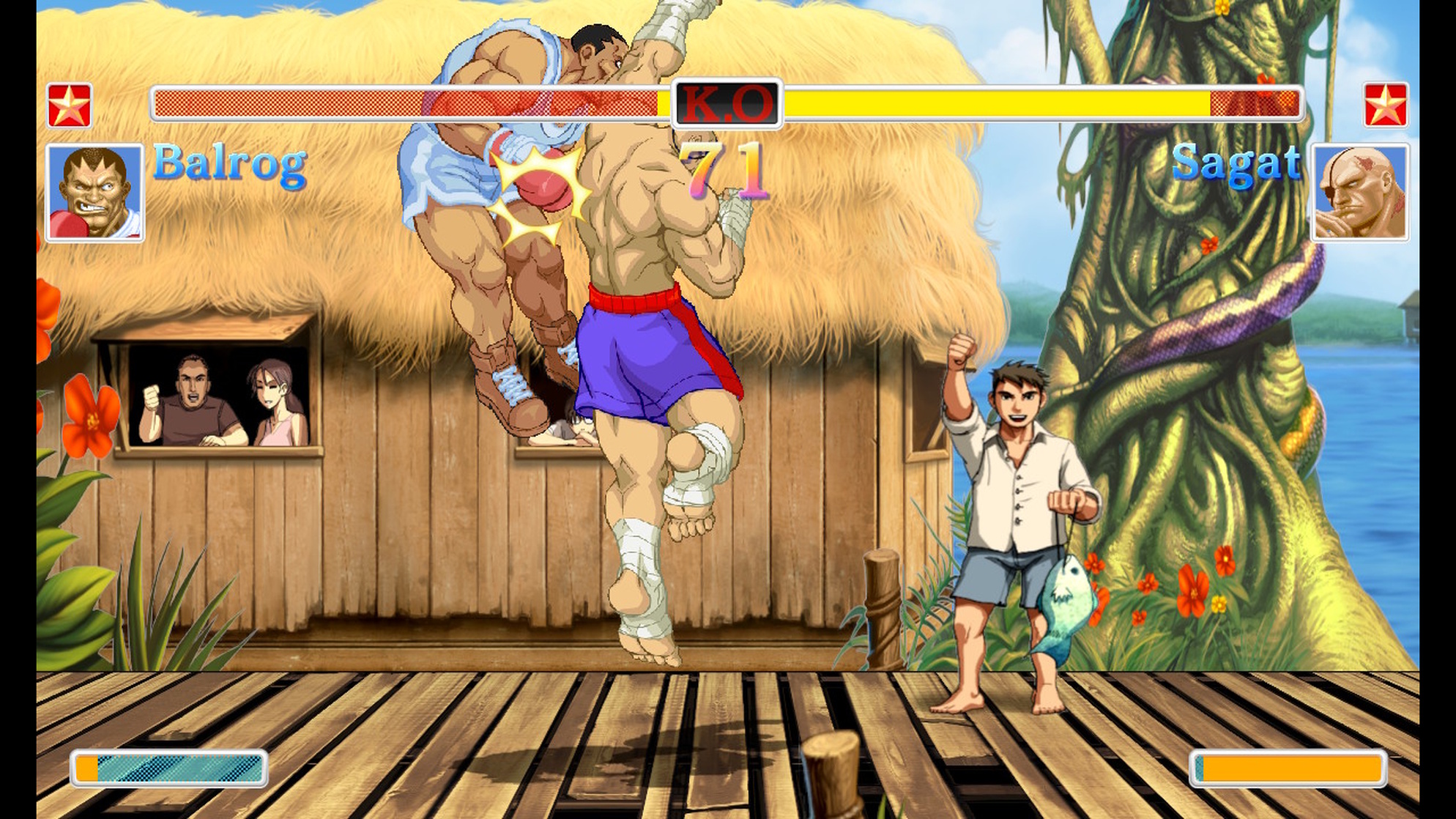Image resolution: width=1456 pixels, height=819 pixels.
Task: Click the fish held by the spectator
Action: coord(1071,608)
